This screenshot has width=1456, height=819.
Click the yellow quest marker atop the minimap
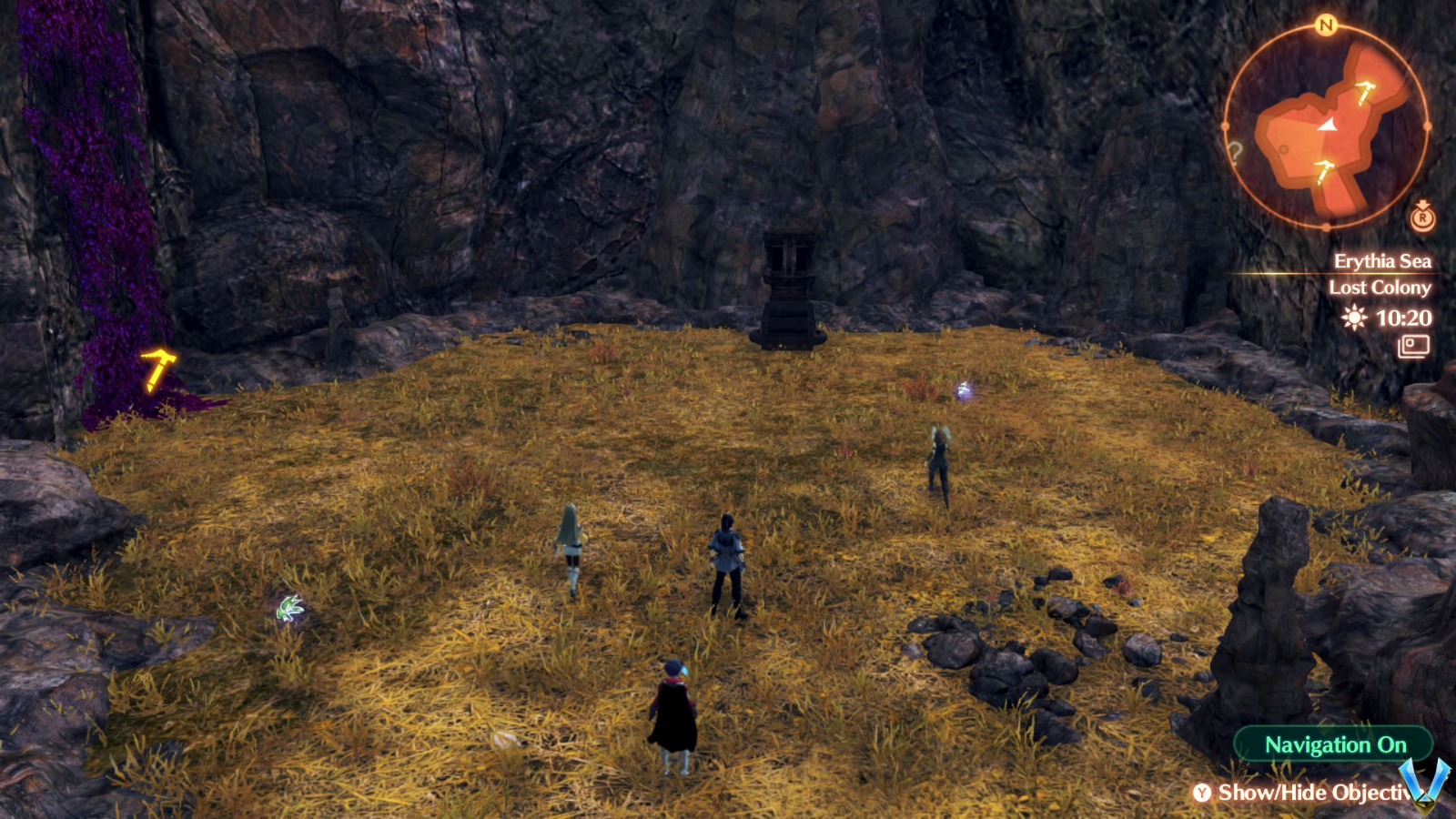click(1364, 92)
